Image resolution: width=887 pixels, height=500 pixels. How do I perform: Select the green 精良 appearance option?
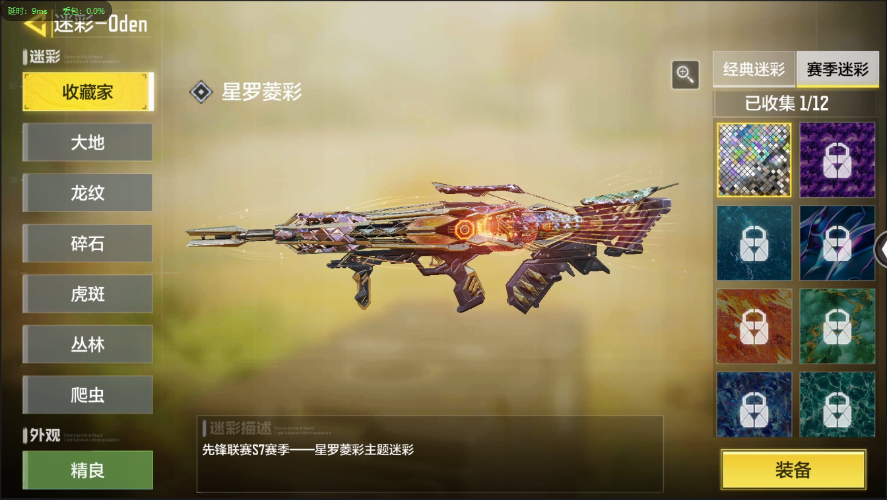tap(88, 469)
